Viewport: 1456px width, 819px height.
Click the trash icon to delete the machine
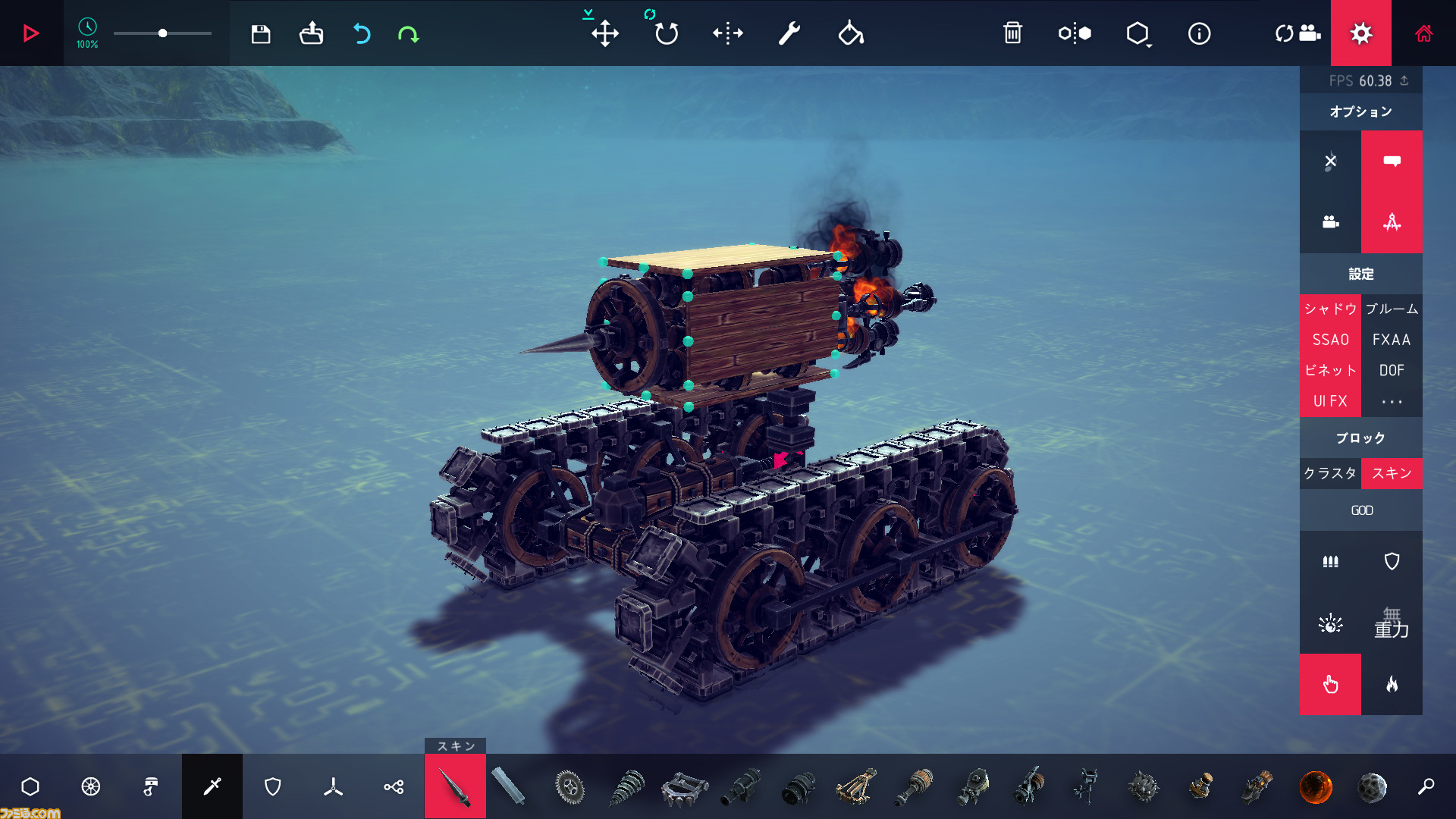[x=1014, y=33]
